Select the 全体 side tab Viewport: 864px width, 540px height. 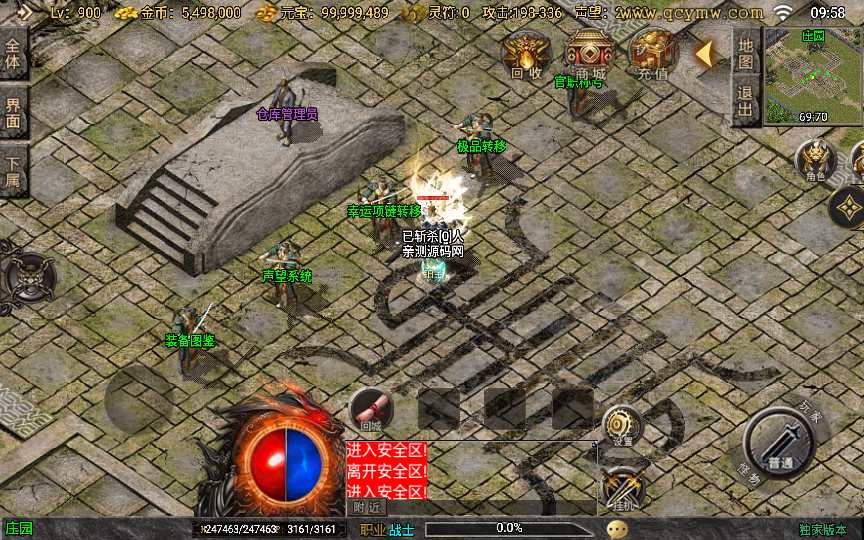click(x=13, y=54)
